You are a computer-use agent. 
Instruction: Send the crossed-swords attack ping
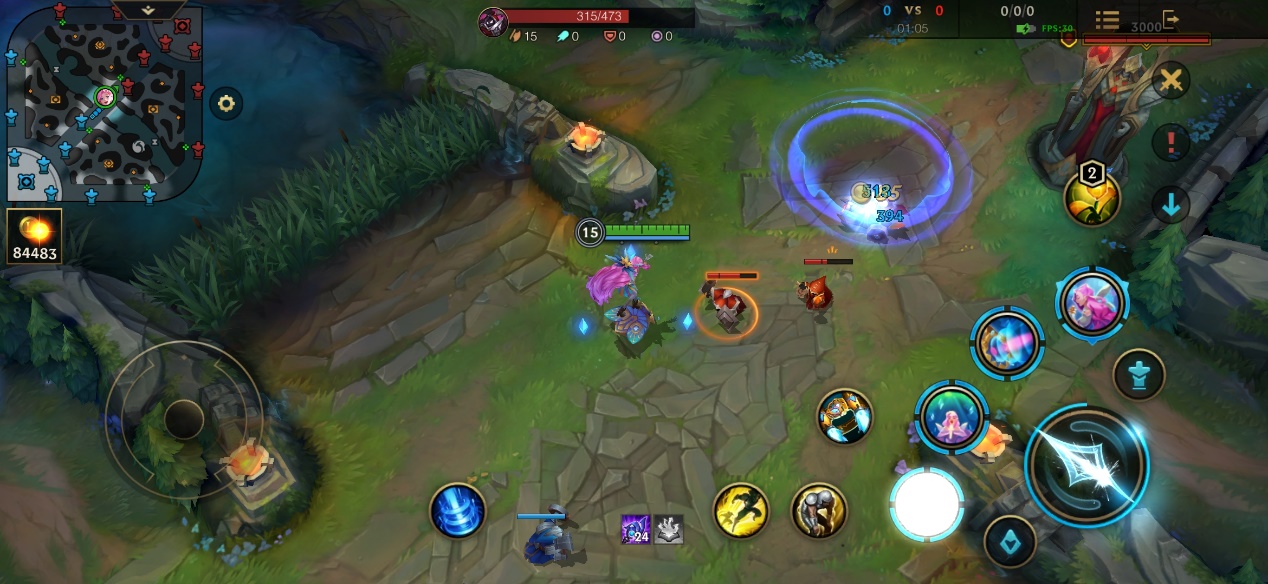tap(1170, 80)
